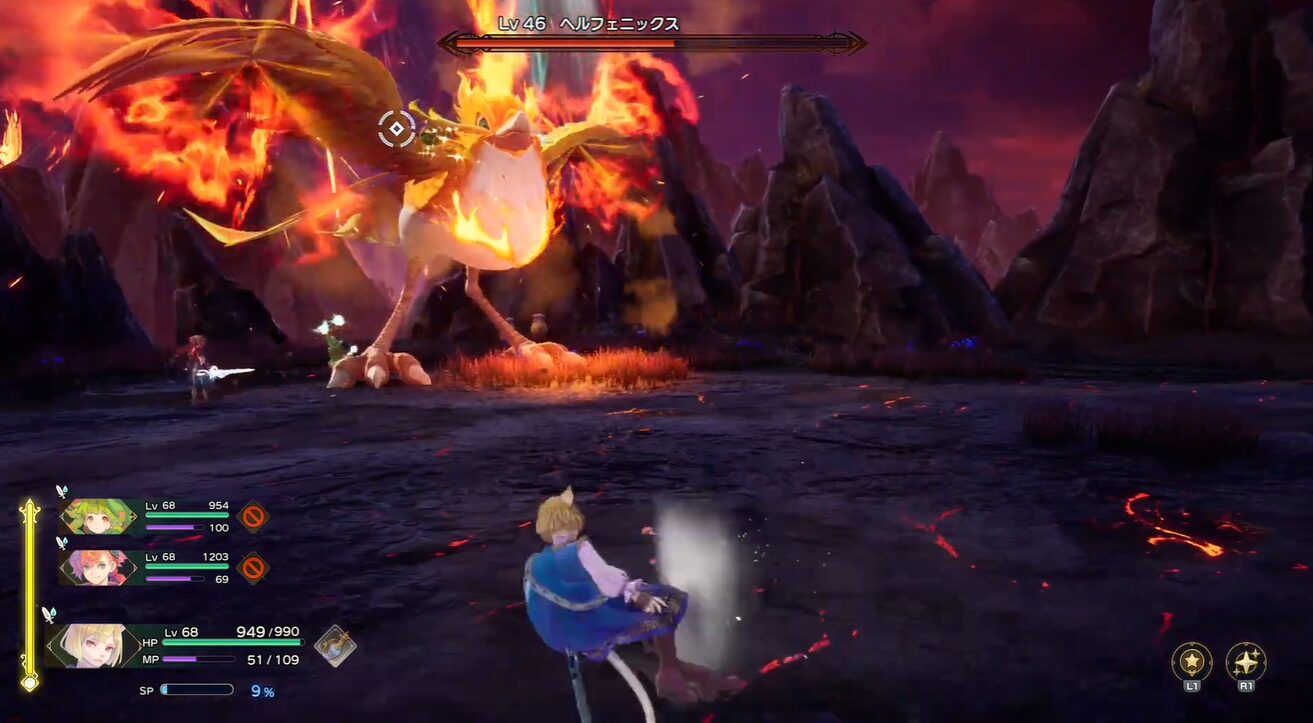Click the prohibited icon beside the green-haired ally

point(253,516)
